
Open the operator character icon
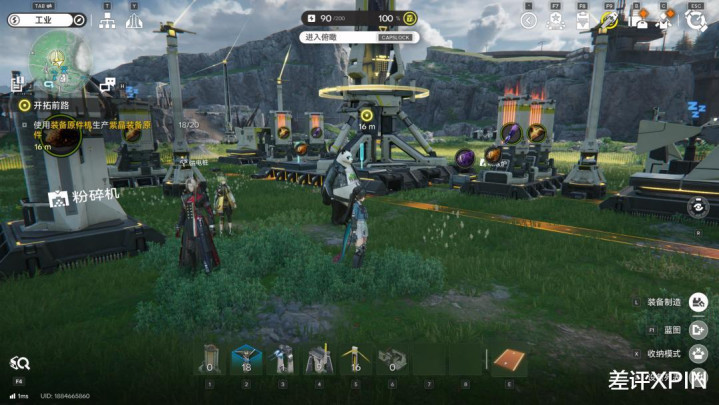pos(665,19)
